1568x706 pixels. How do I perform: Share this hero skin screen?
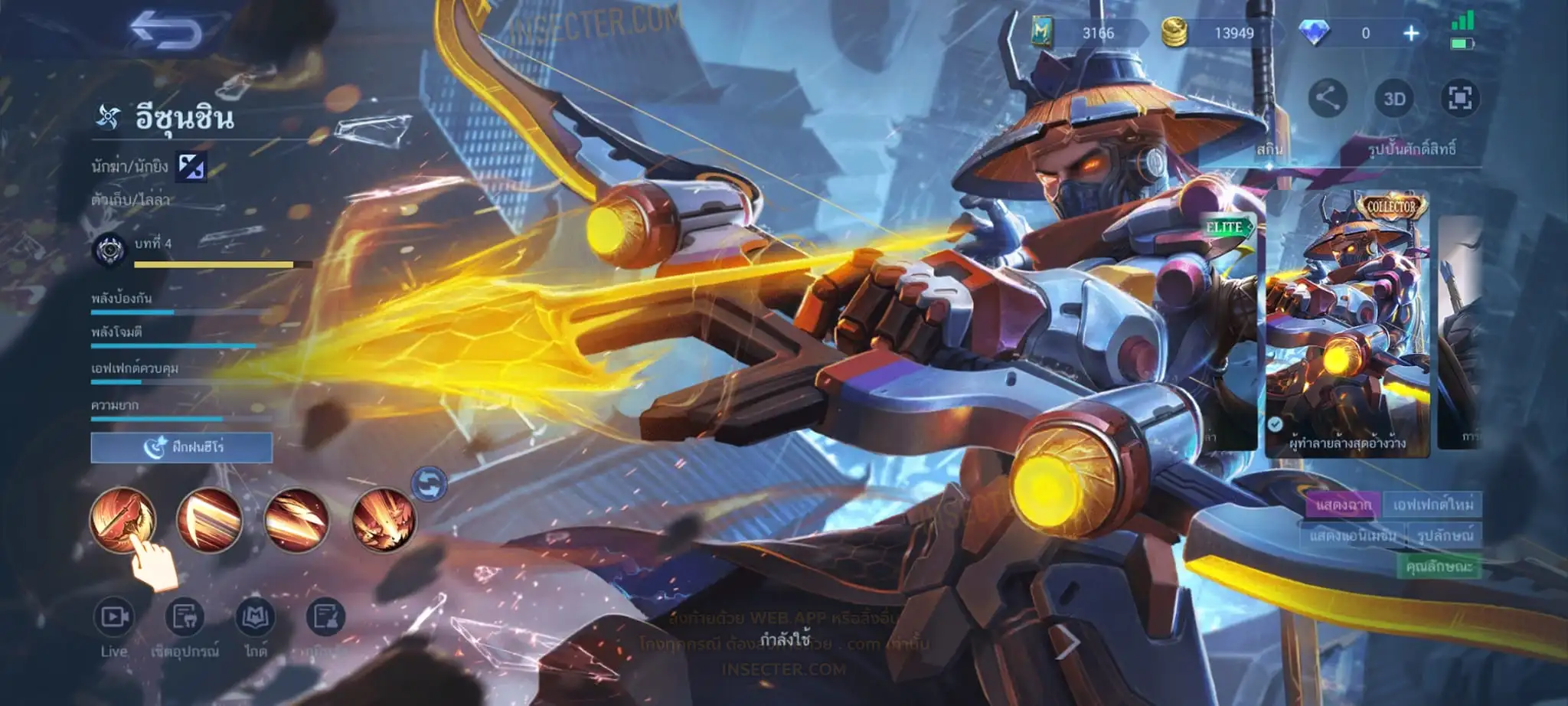pos(1327,98)
